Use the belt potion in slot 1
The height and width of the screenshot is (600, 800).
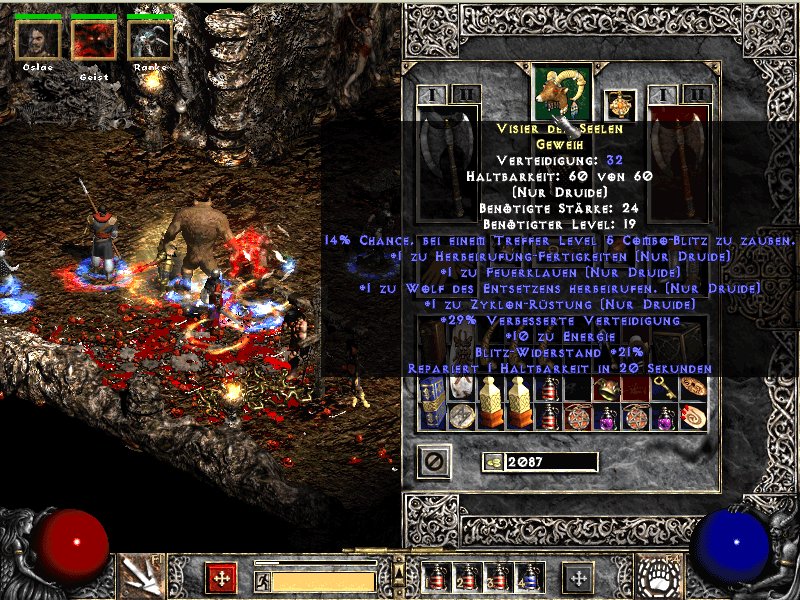436,578
